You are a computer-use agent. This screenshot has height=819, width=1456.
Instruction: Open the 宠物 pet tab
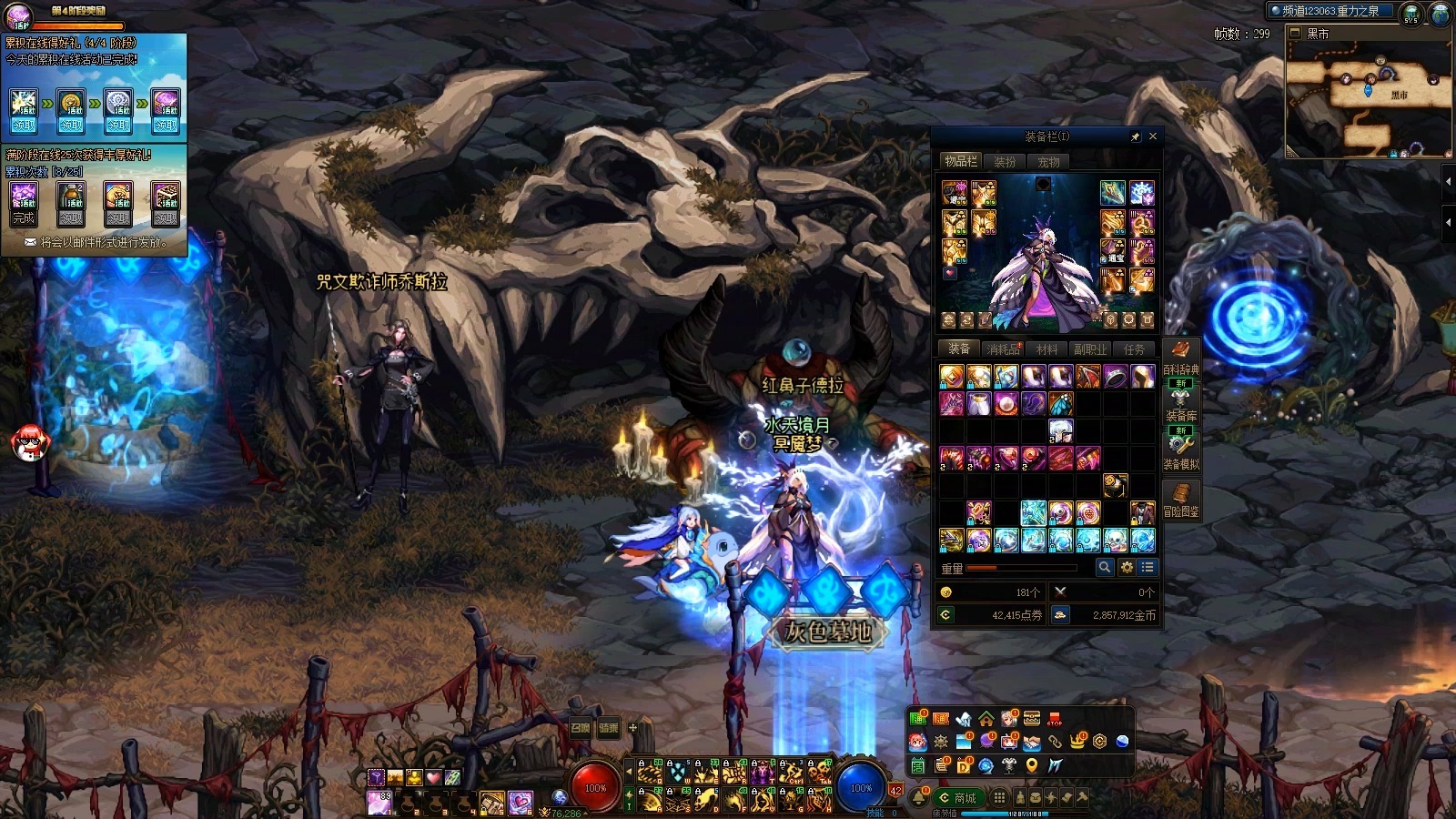click(1048, 162)
